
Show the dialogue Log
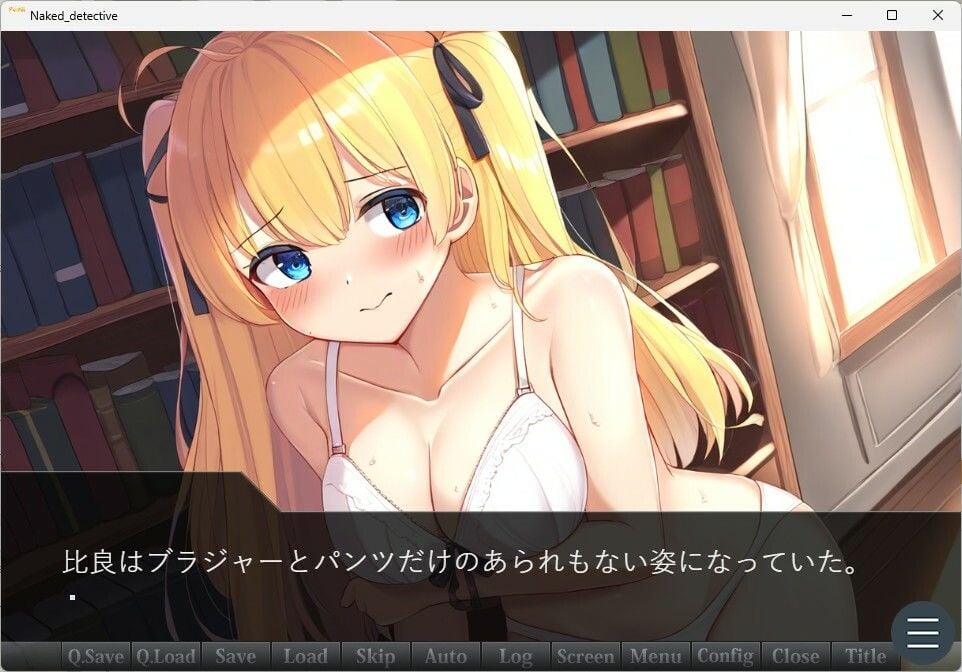tap(515, 656)
